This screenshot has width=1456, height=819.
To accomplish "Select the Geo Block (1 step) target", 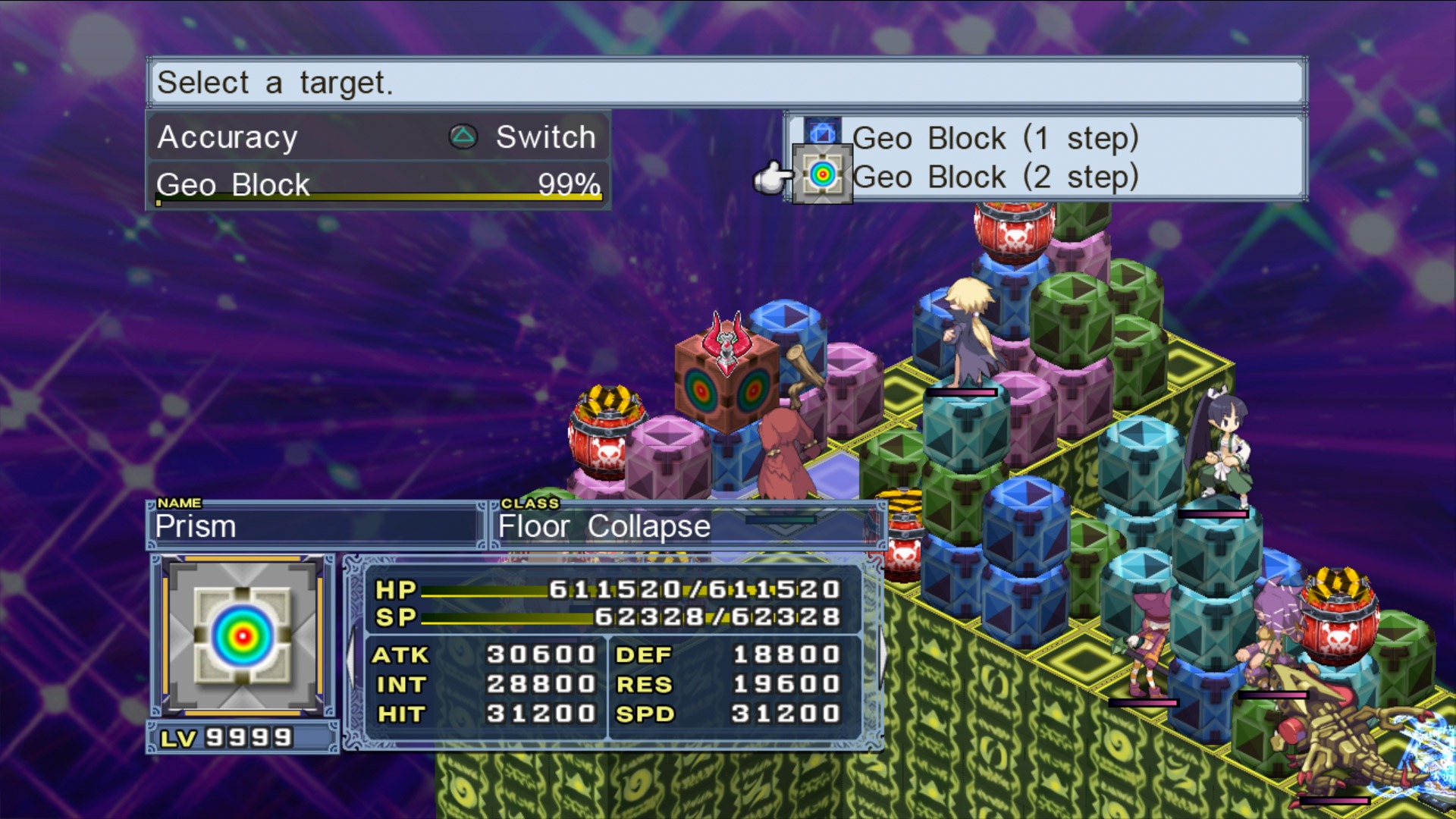I will [x=993, y=138].
